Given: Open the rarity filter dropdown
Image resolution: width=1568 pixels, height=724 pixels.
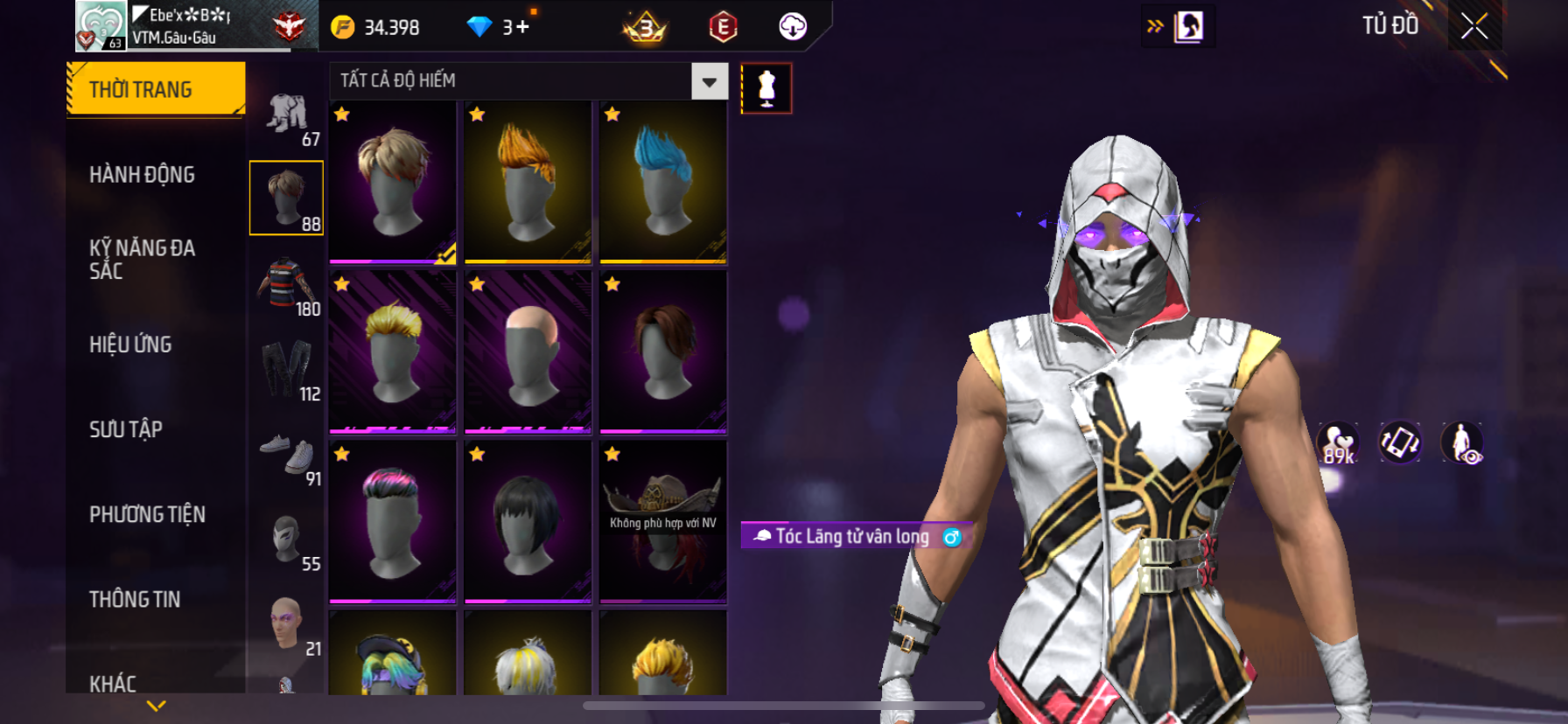Looking at the screenshot, I should [709, 81].
